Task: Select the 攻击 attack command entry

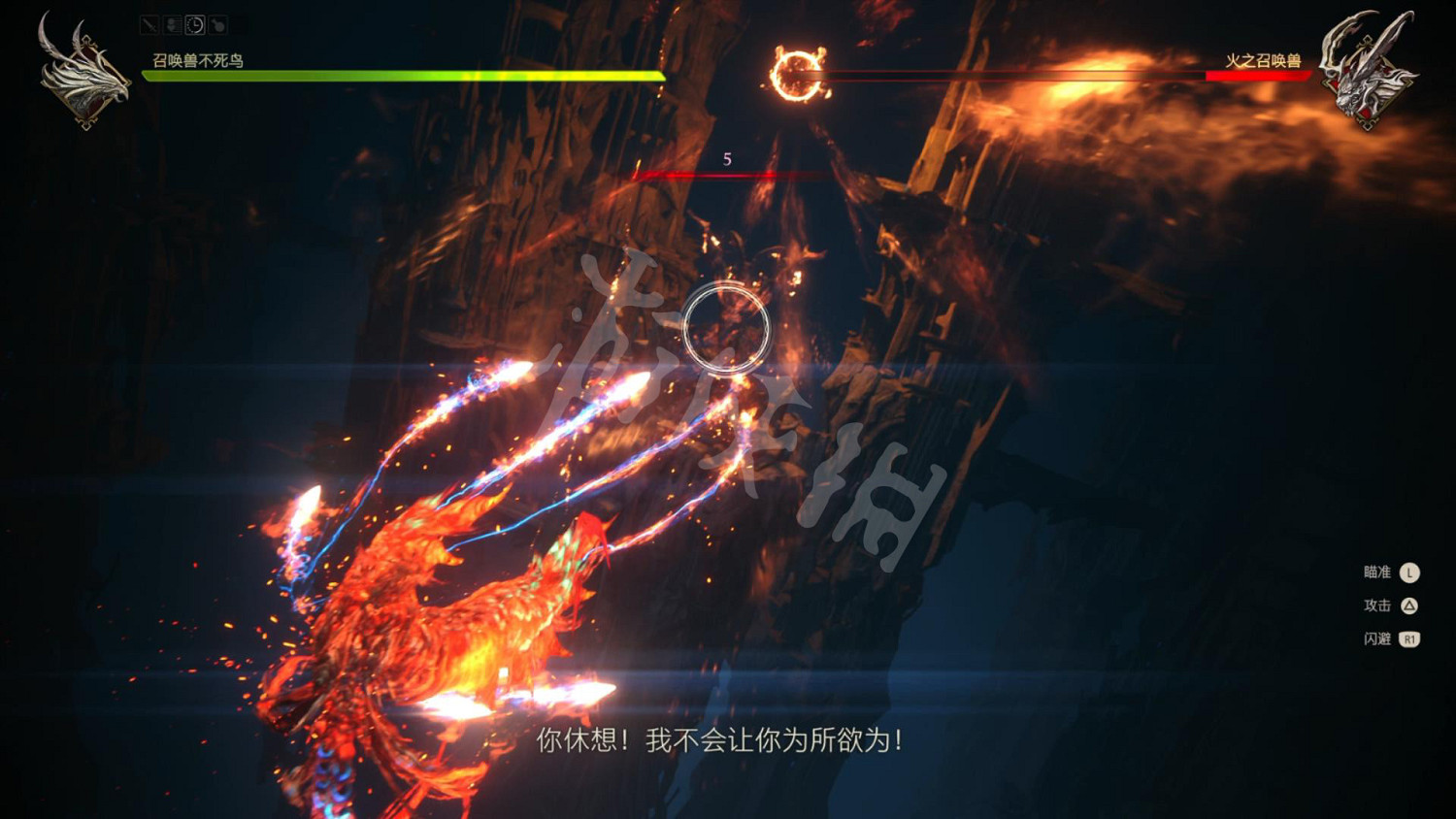Action: (x=1376, y=605)
